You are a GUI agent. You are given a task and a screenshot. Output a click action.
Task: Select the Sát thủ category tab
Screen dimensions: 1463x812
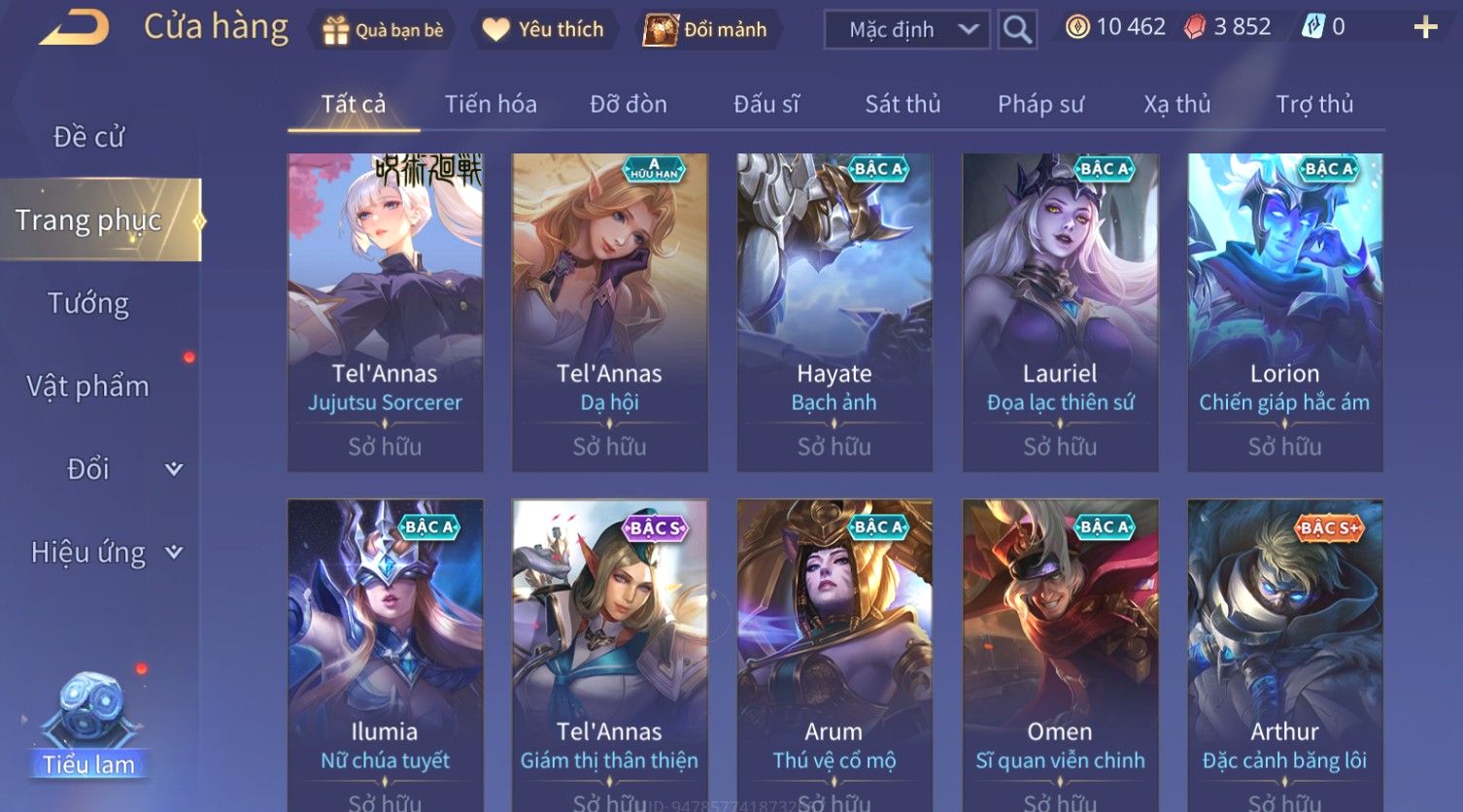pyautogui.click(x=902, y=104)
